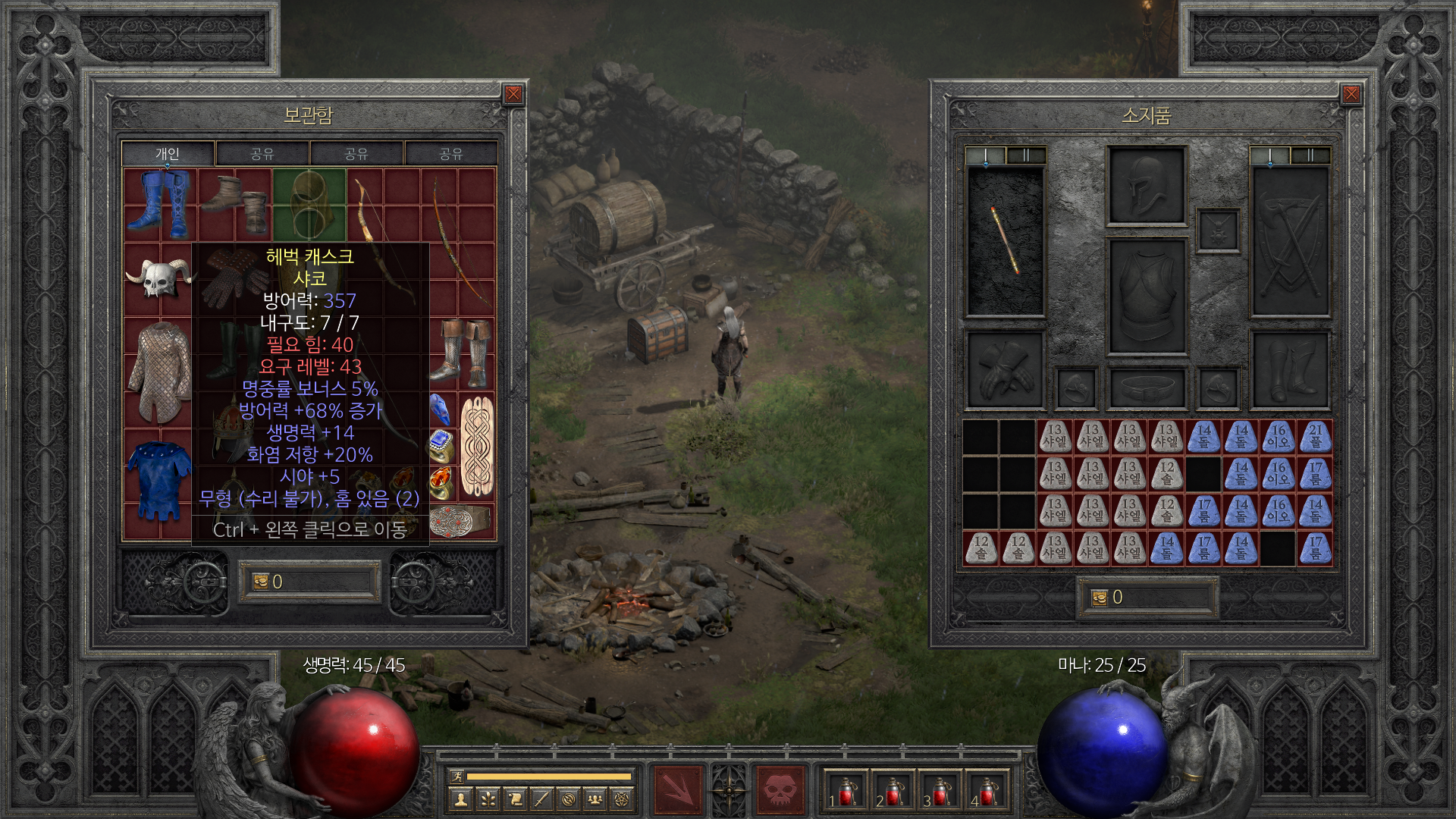Click the inventory gold drop button
Viewport: 1456px width, 819px height.
click(1100, 598)
